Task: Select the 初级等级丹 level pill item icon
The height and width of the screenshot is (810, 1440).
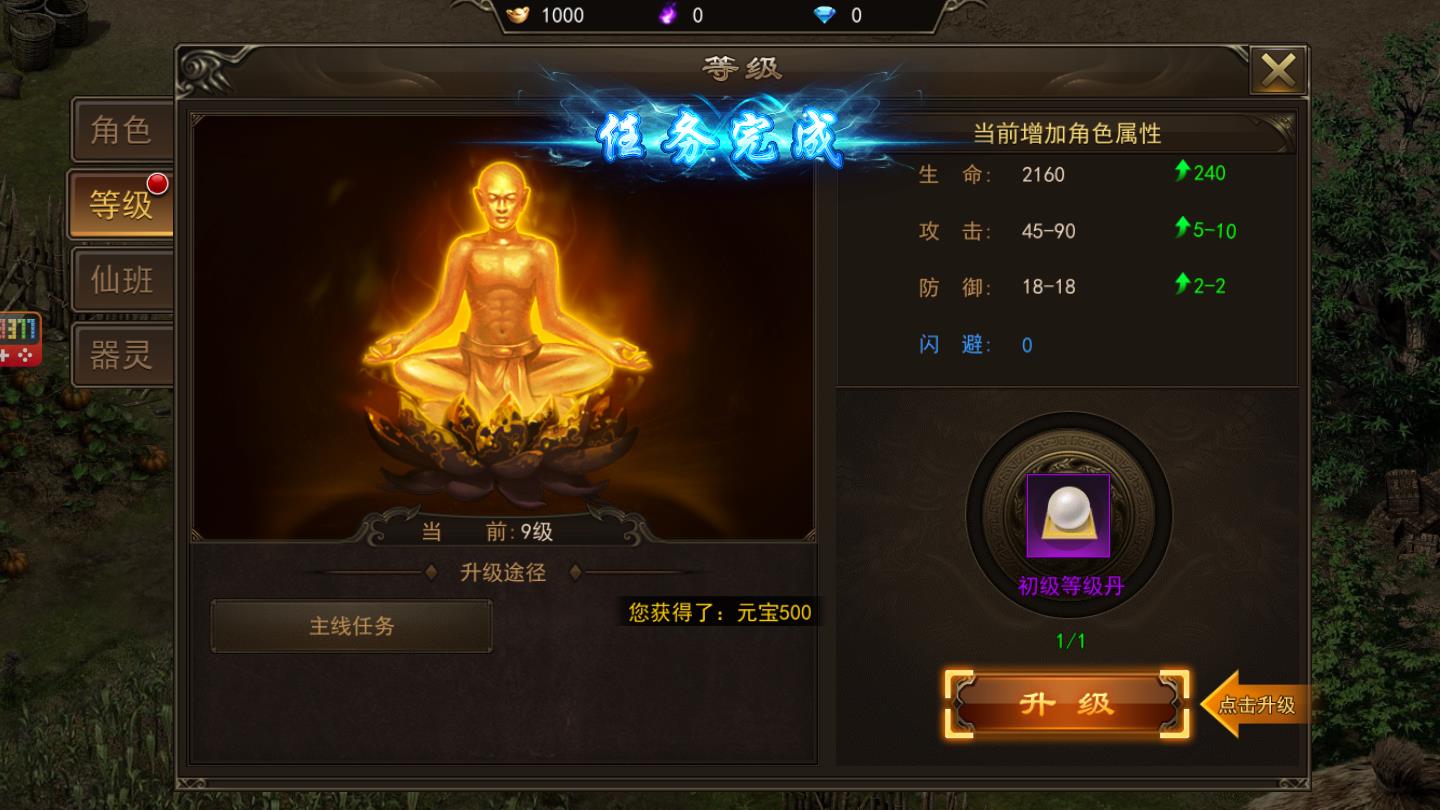Action: click(1069, 518)
